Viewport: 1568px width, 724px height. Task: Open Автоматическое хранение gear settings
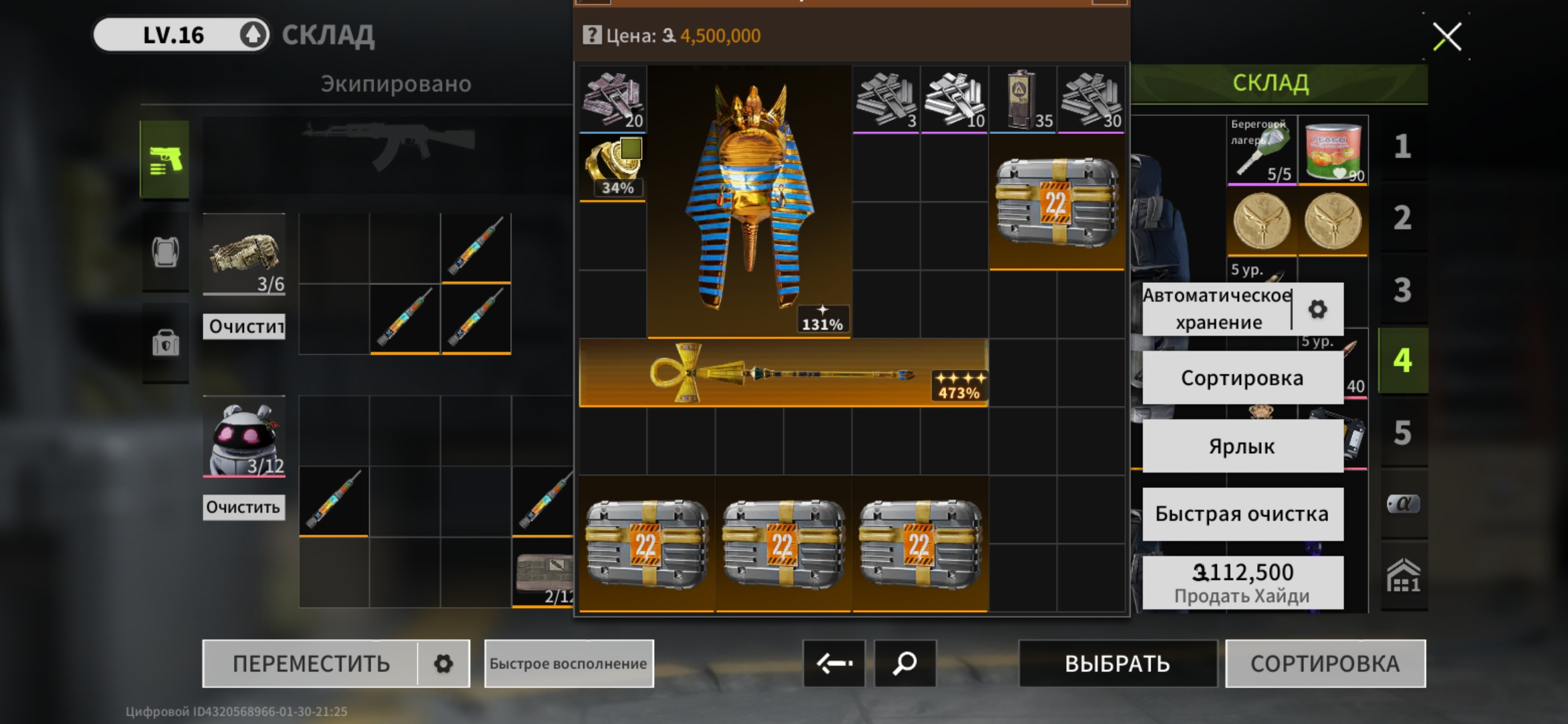pos(1317,309)
